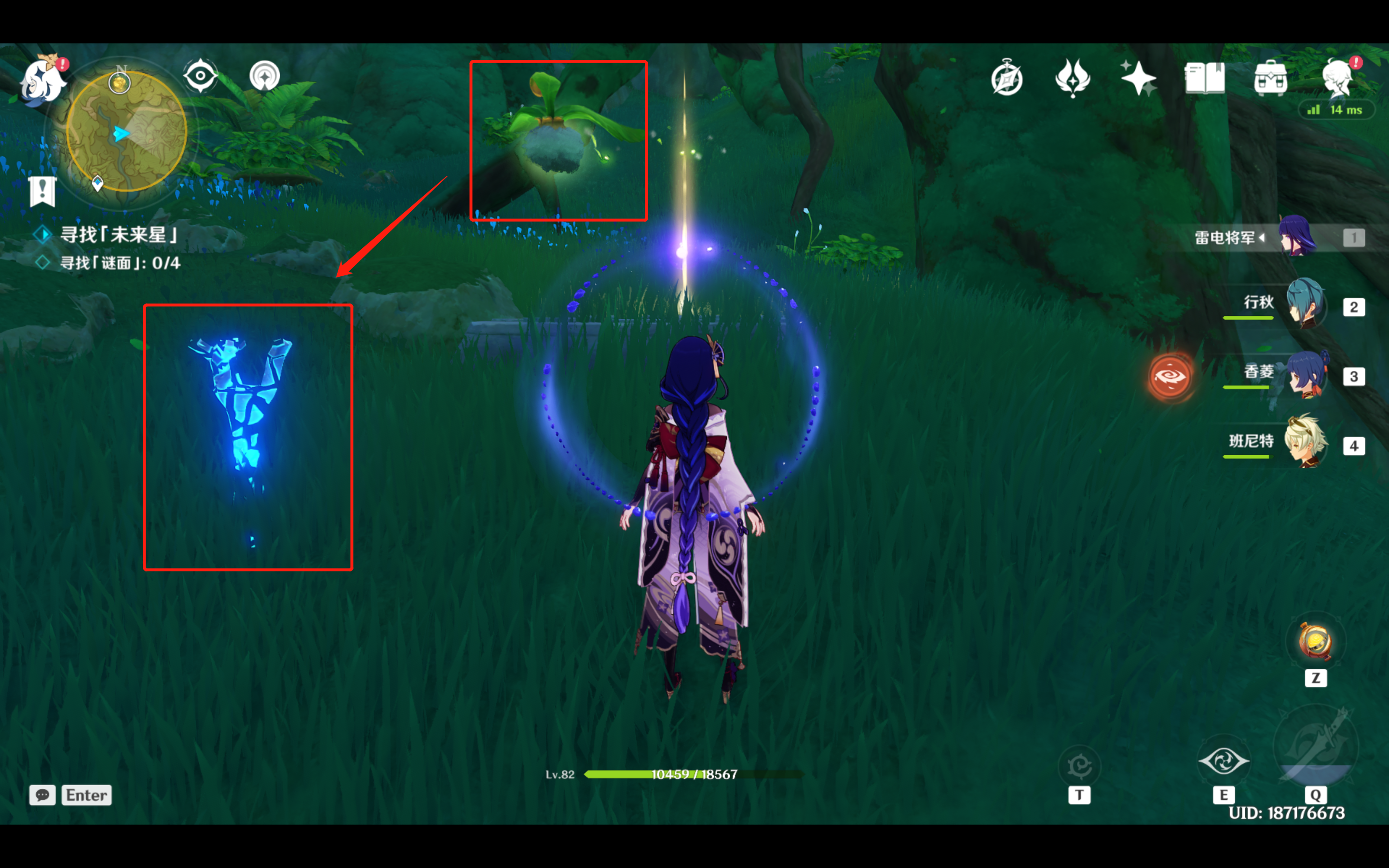Open the quest log banner icon
Viewport: 1389px width, 868px height.
tap(42, 190)
